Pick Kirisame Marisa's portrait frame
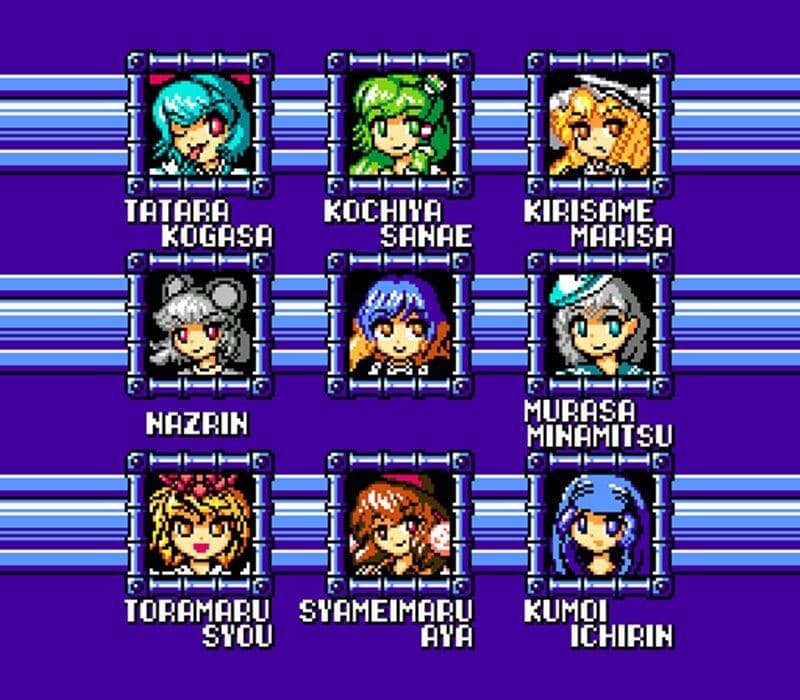The image size is (800, 700). pos(600,124)
